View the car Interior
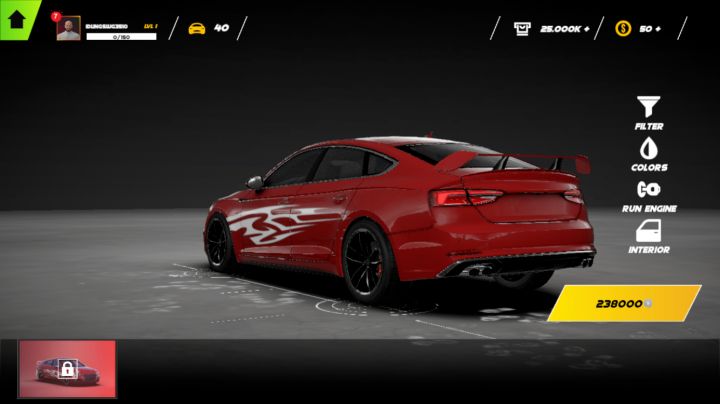The image size is (720, 404). (649, 236)
